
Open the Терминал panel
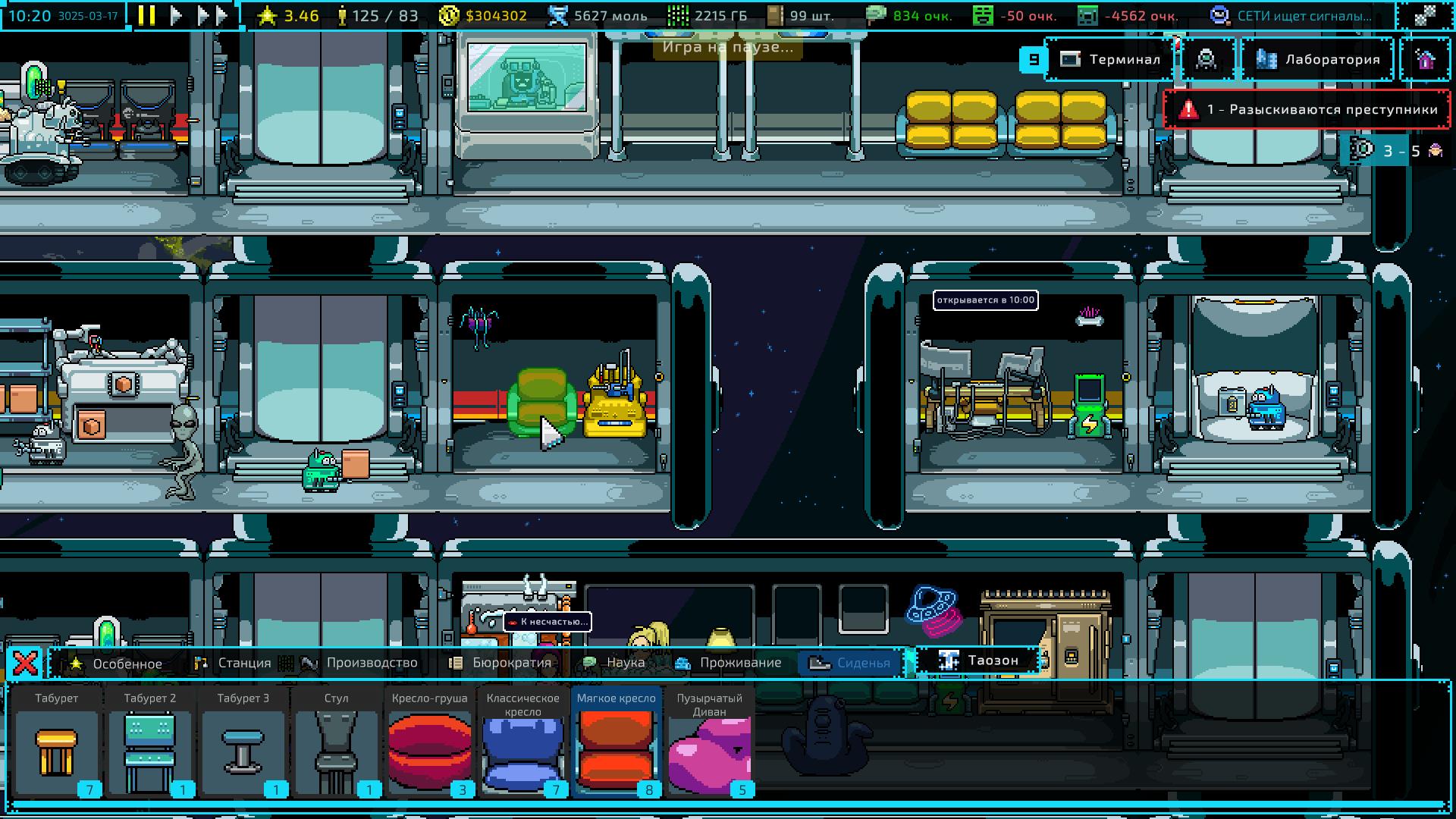point(1112,59)
